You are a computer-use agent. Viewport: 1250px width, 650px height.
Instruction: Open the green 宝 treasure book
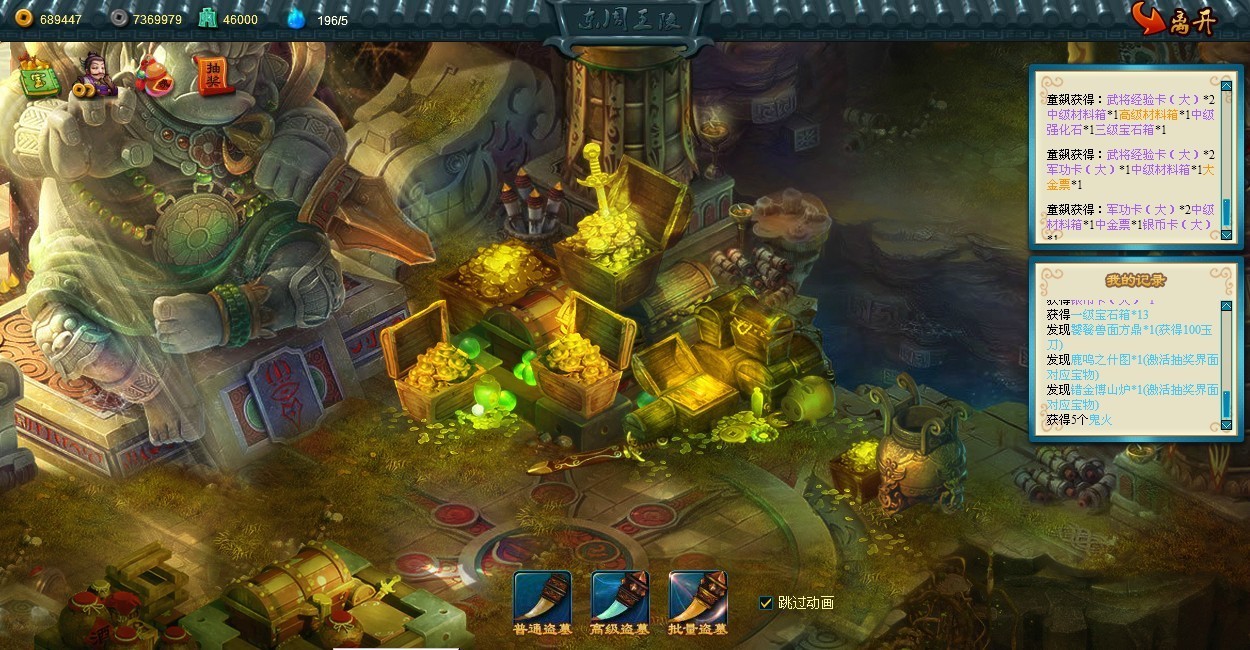tap(38, 80)
